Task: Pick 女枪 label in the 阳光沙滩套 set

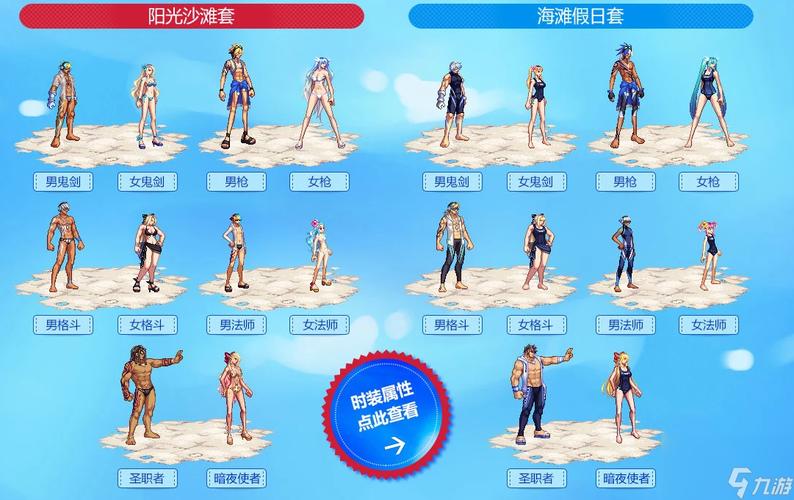Action: [320, 181]
